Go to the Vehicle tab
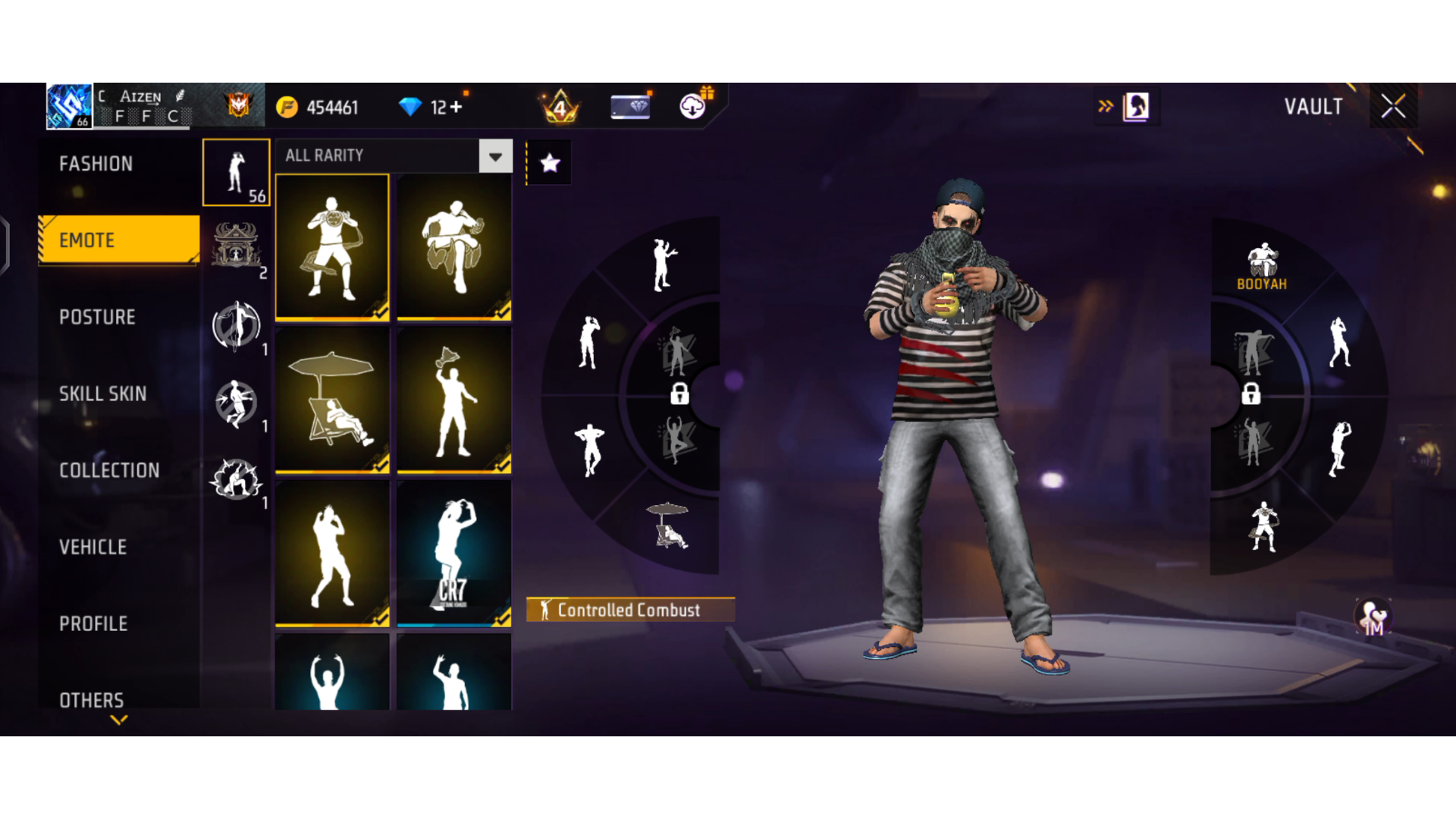Viewport: 1456px width, 819px height. (x=93, y=547)
